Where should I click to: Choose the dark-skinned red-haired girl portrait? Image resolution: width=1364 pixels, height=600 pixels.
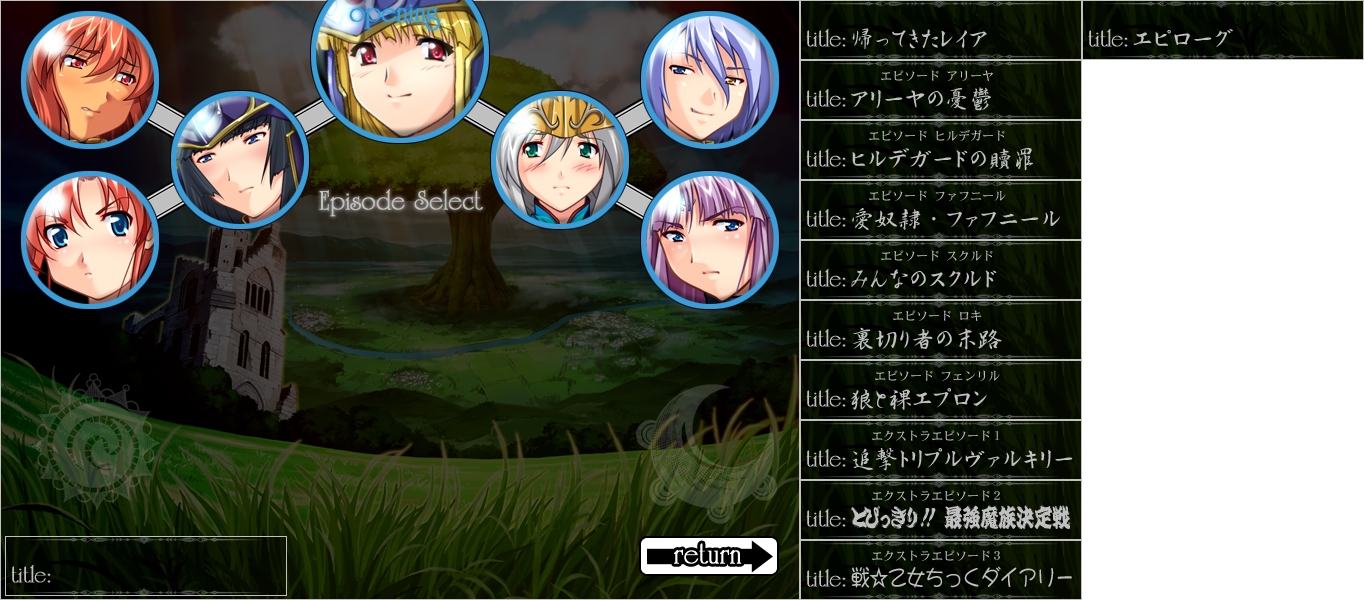click(90, 80)
